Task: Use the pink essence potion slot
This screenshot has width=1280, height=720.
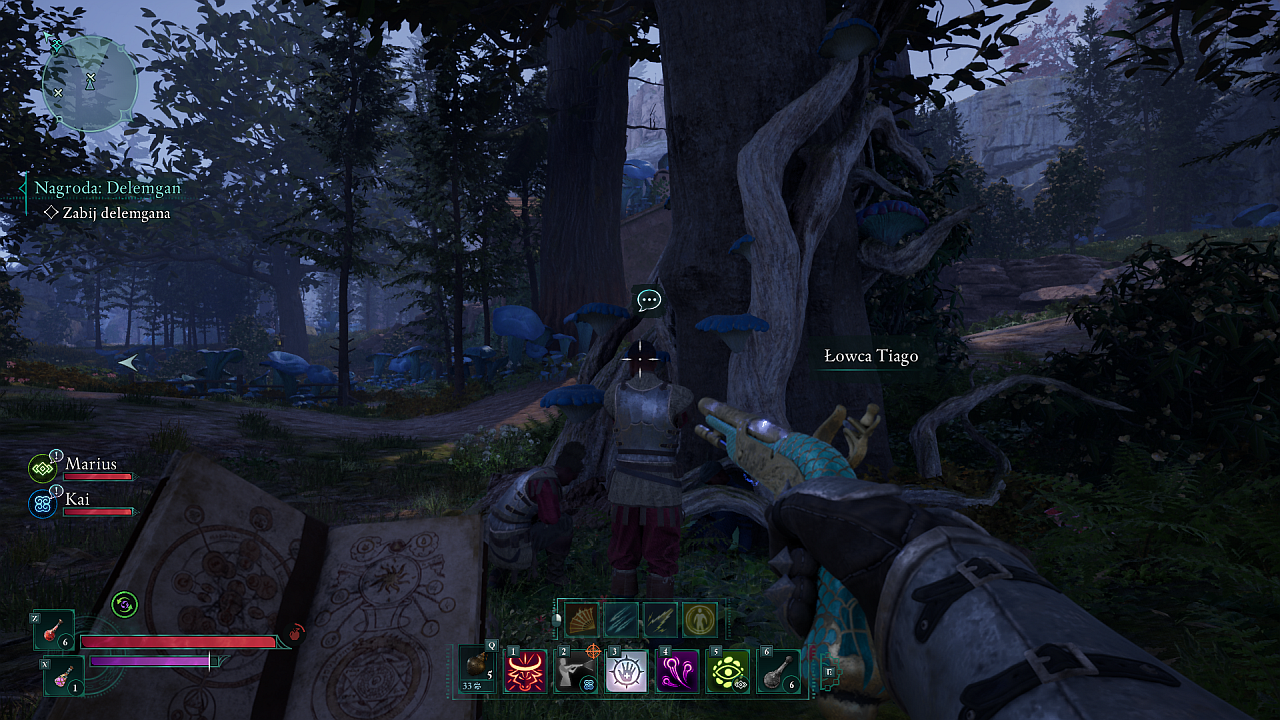Action: point(64,673)
